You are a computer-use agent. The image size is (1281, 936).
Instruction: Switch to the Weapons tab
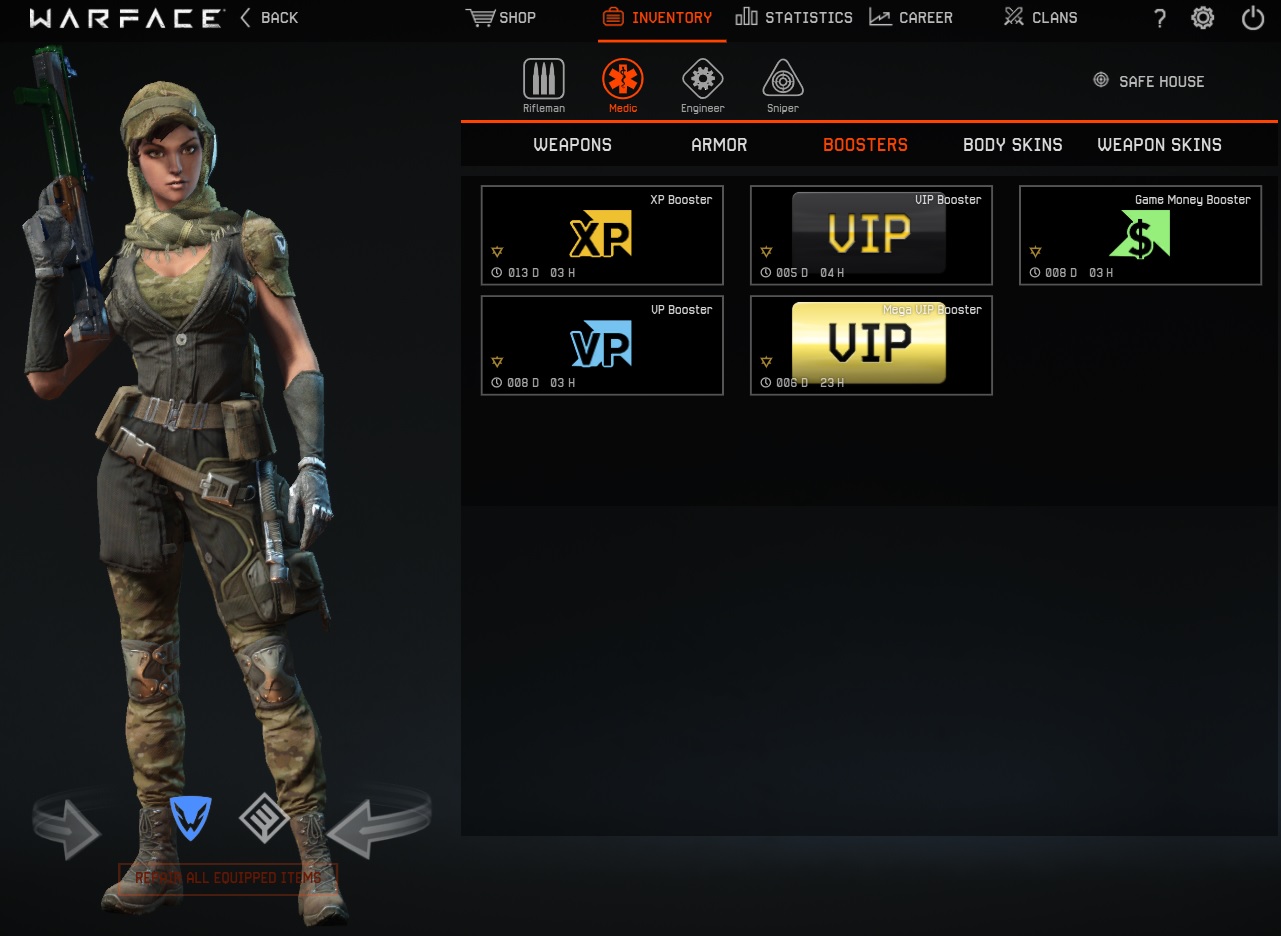coord(572,144)
